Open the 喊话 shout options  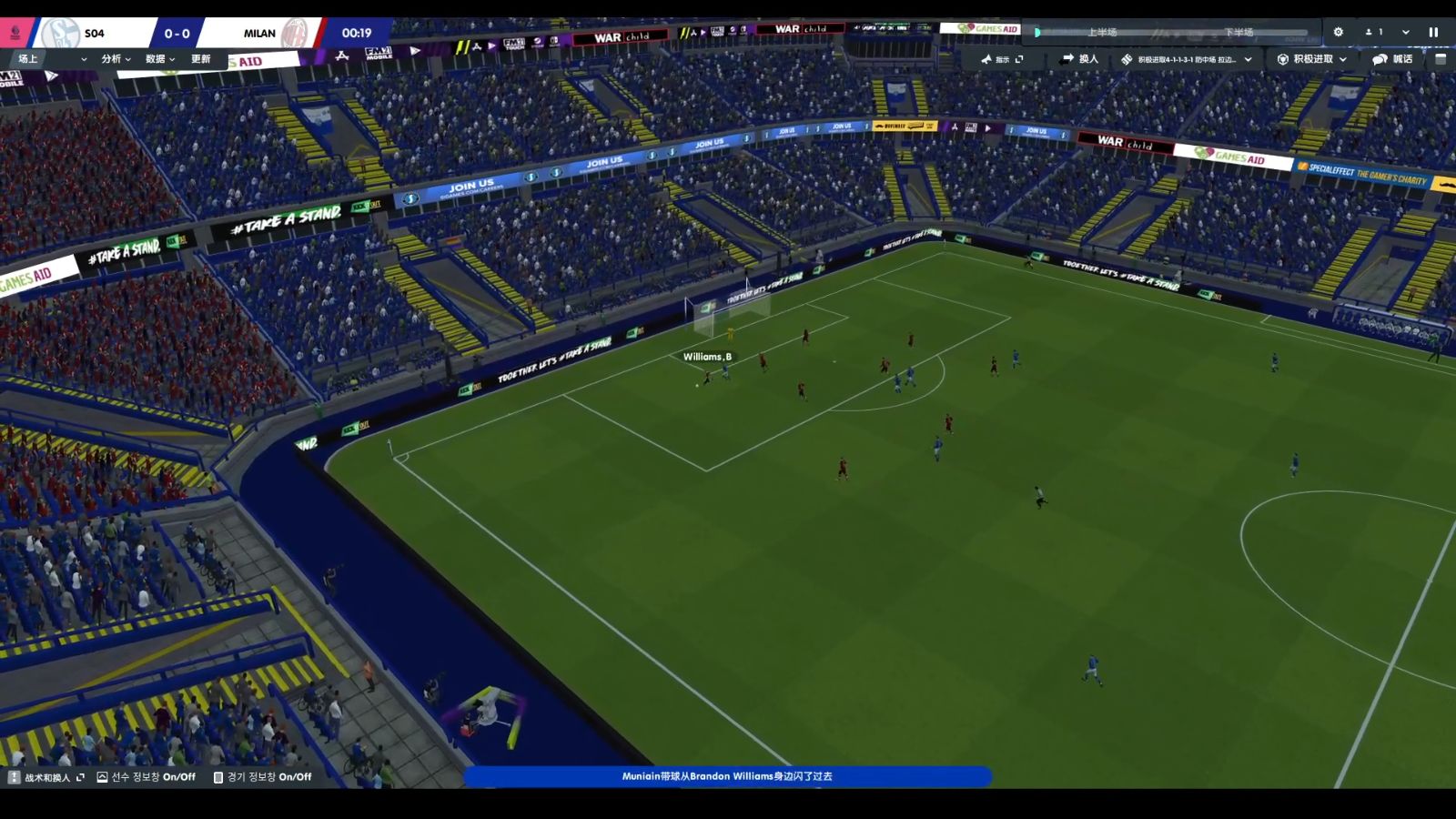[x=1392, y=59]
